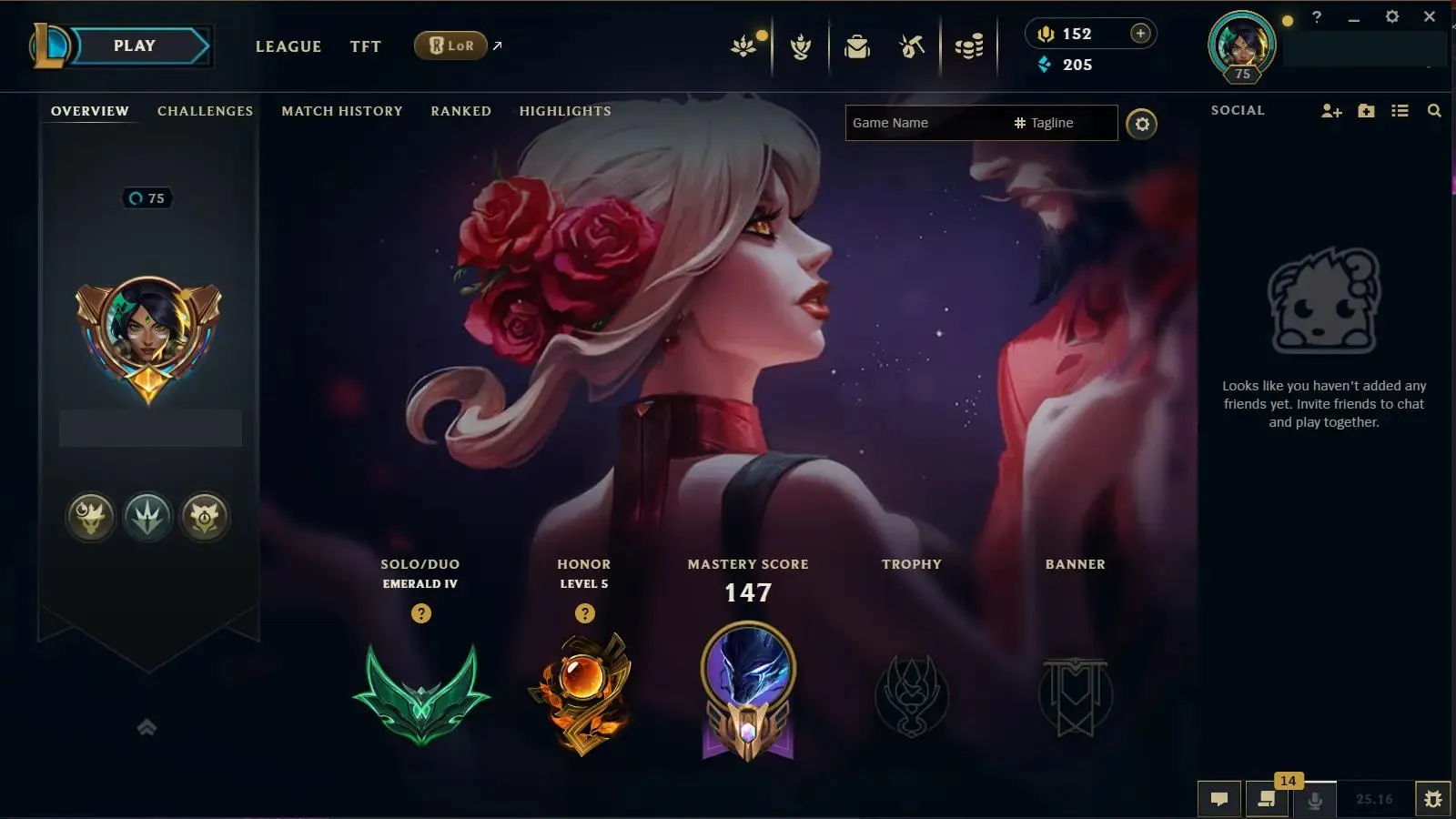Click the Game Name search field

coord(919,122)
